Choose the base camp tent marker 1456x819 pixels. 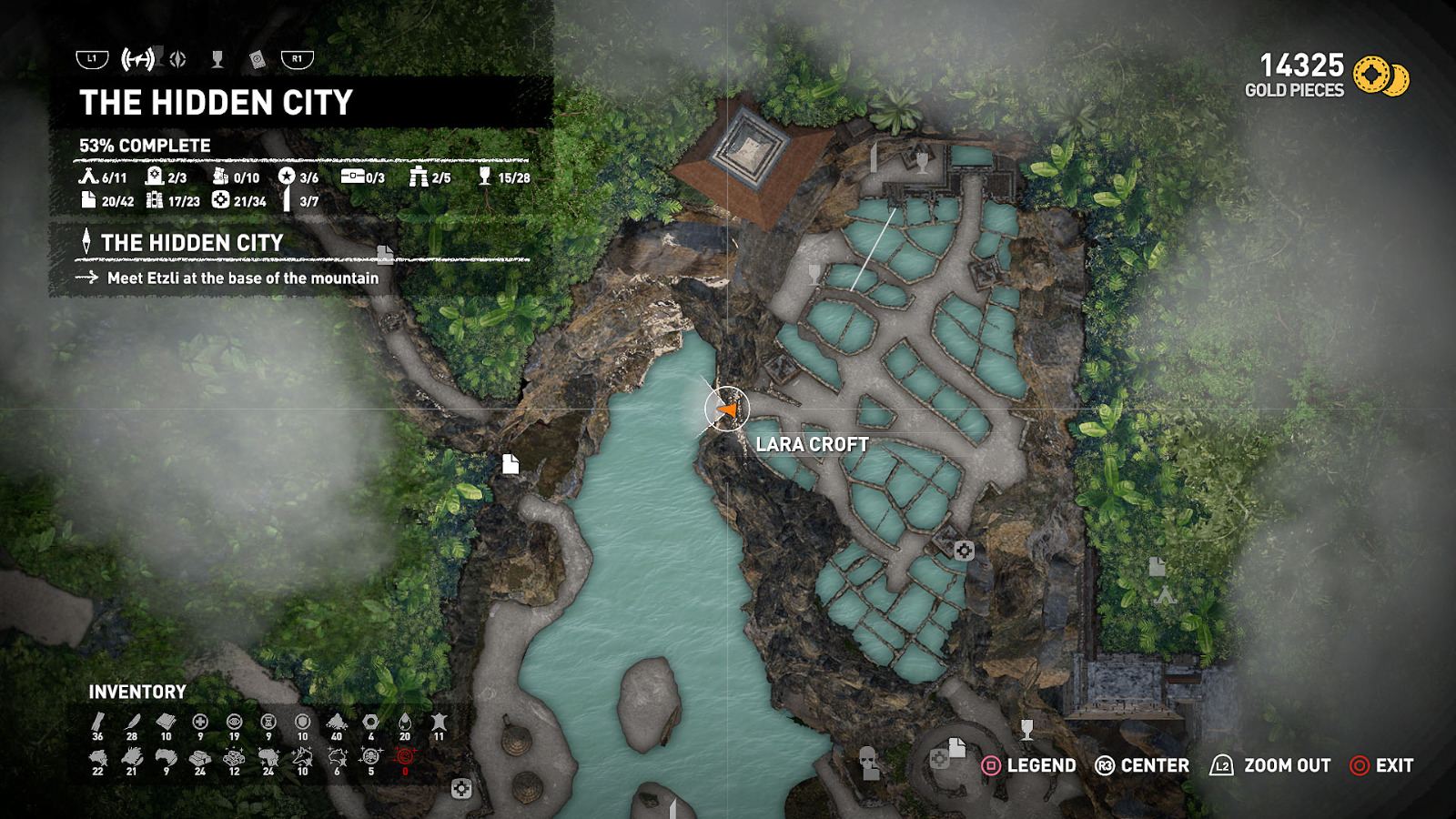click(1165, 596)
